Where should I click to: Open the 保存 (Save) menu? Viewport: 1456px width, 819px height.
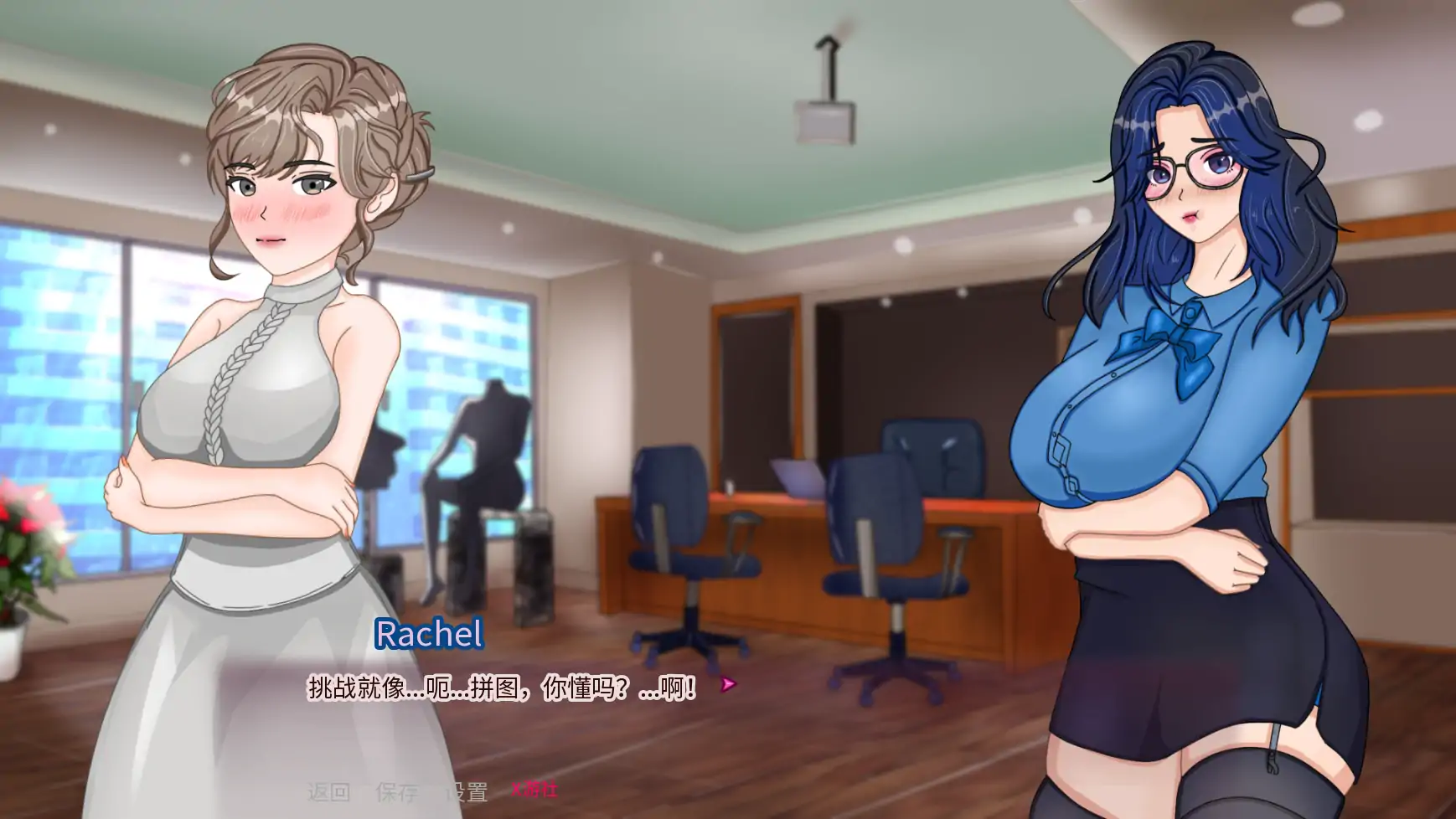coord(397,791)
